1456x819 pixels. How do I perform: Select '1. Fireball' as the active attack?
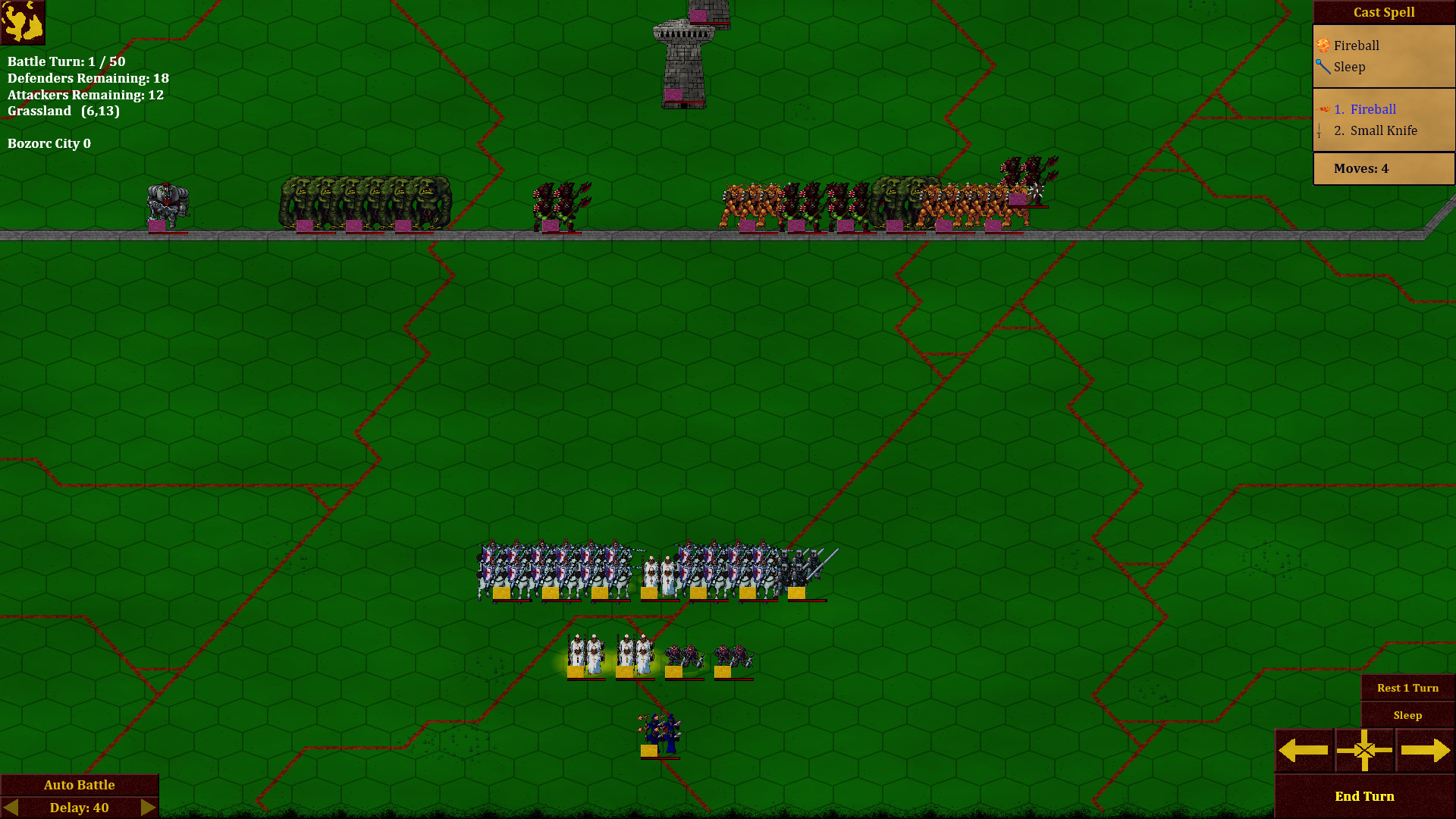pyautogui.click(x=1363, y=109)
